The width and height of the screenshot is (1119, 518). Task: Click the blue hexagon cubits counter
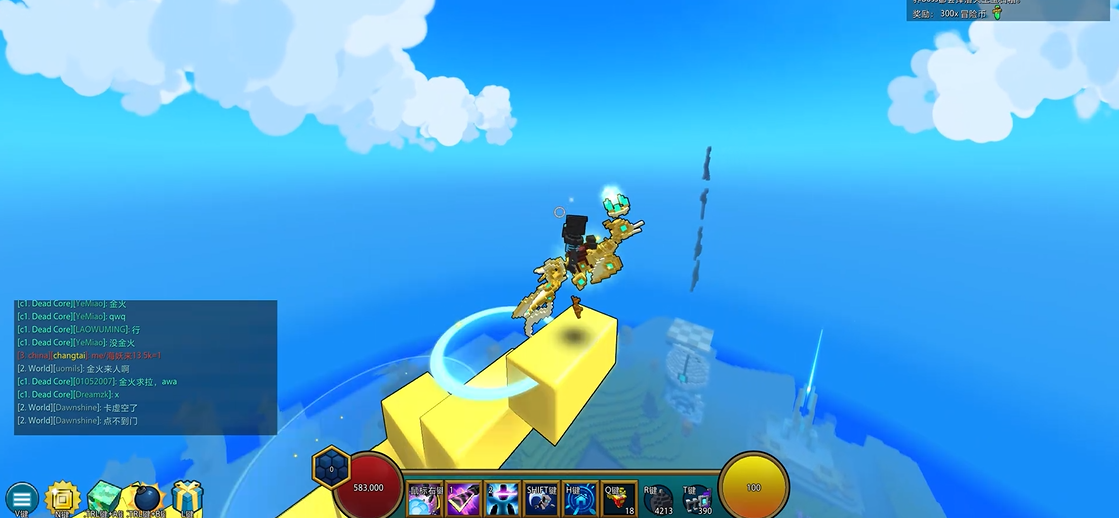[331, 467]
